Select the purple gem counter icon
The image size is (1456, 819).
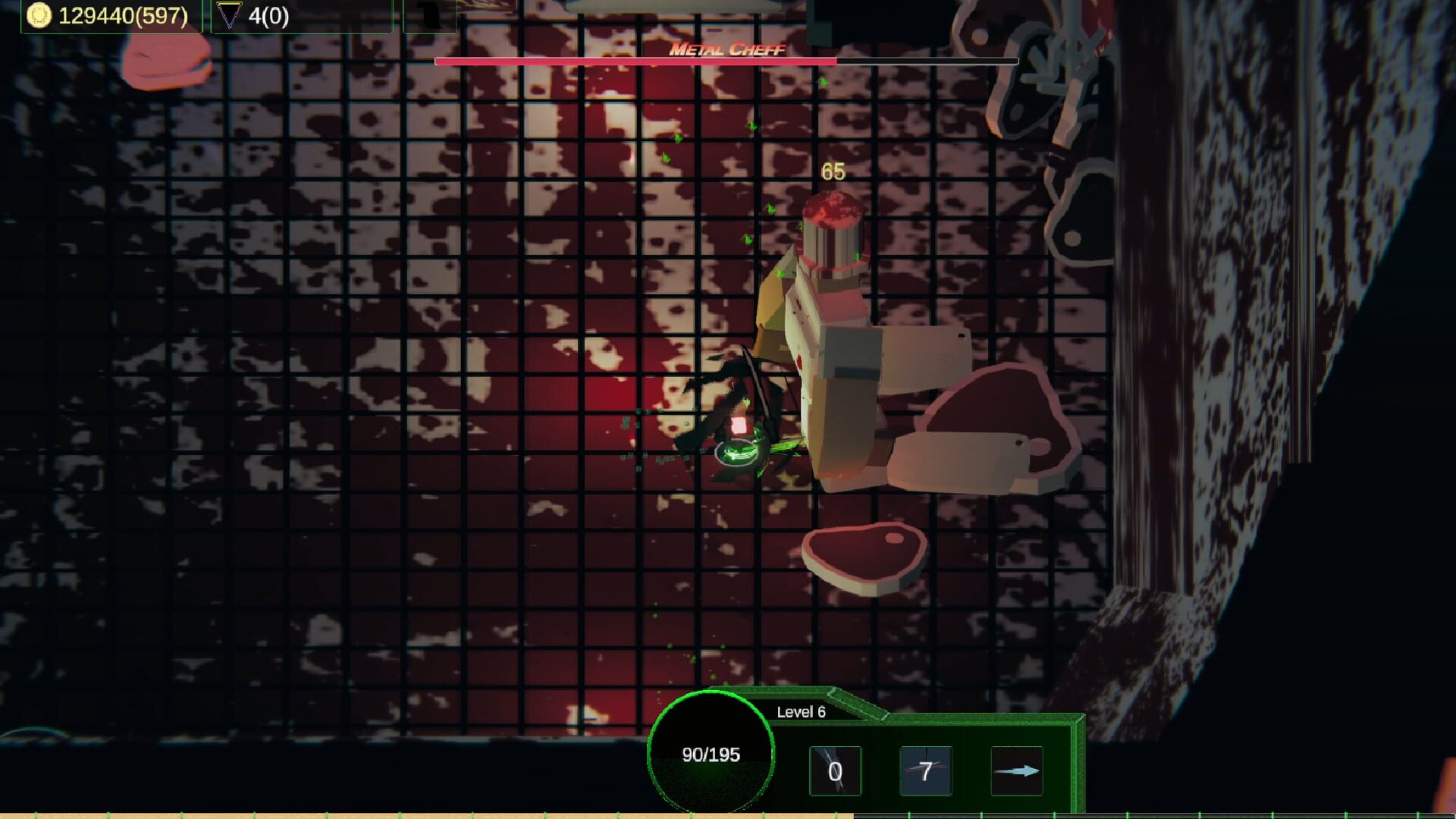click(229, 14)
